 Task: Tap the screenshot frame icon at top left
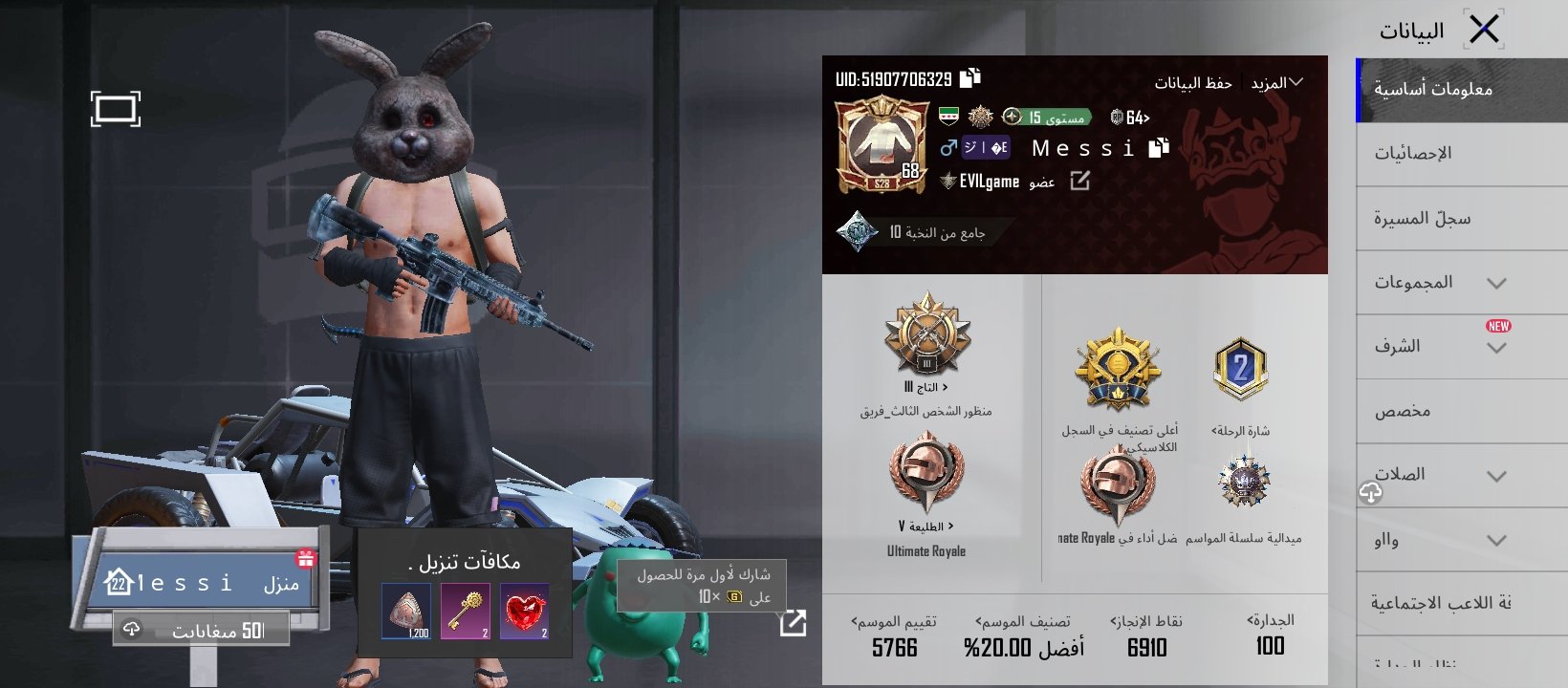[x=117, y=111]
